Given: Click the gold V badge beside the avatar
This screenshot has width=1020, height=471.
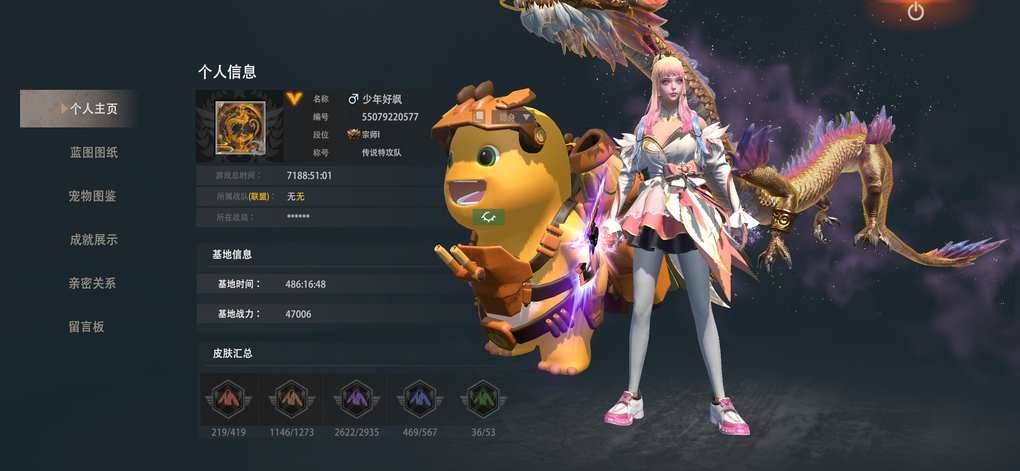Looking at the screenshot, I should click(293, 98).
